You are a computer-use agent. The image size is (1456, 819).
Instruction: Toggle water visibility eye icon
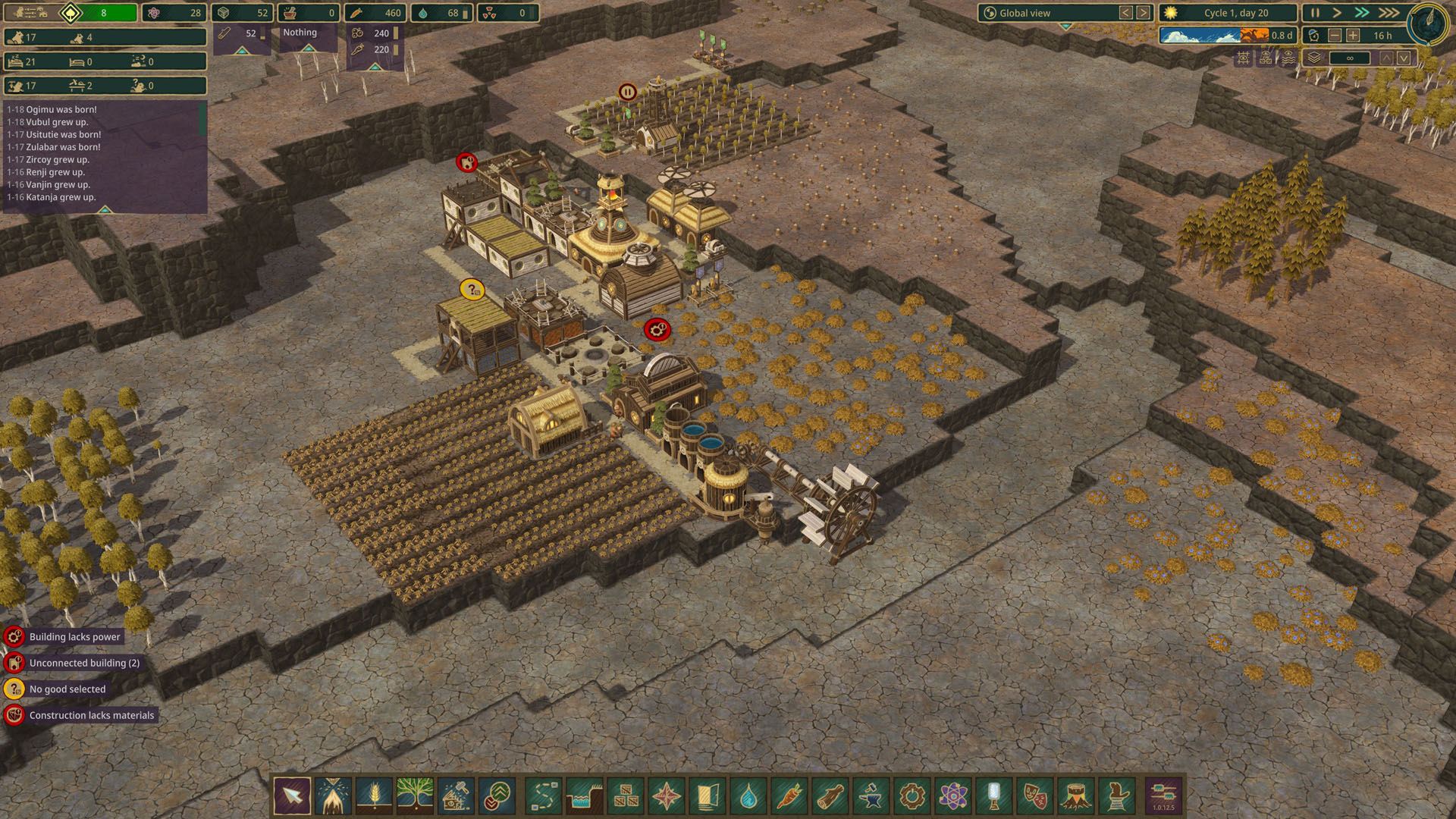click(1288, 58)
